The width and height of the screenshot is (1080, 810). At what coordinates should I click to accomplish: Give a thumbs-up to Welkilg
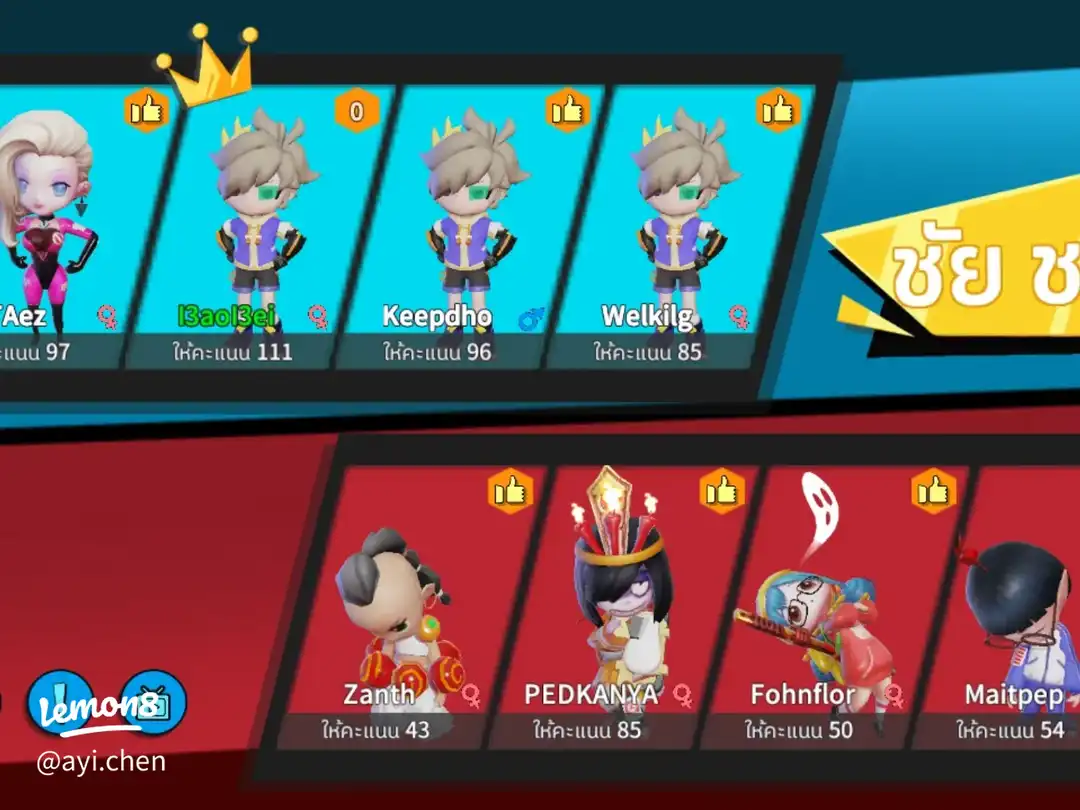(778, 111)
